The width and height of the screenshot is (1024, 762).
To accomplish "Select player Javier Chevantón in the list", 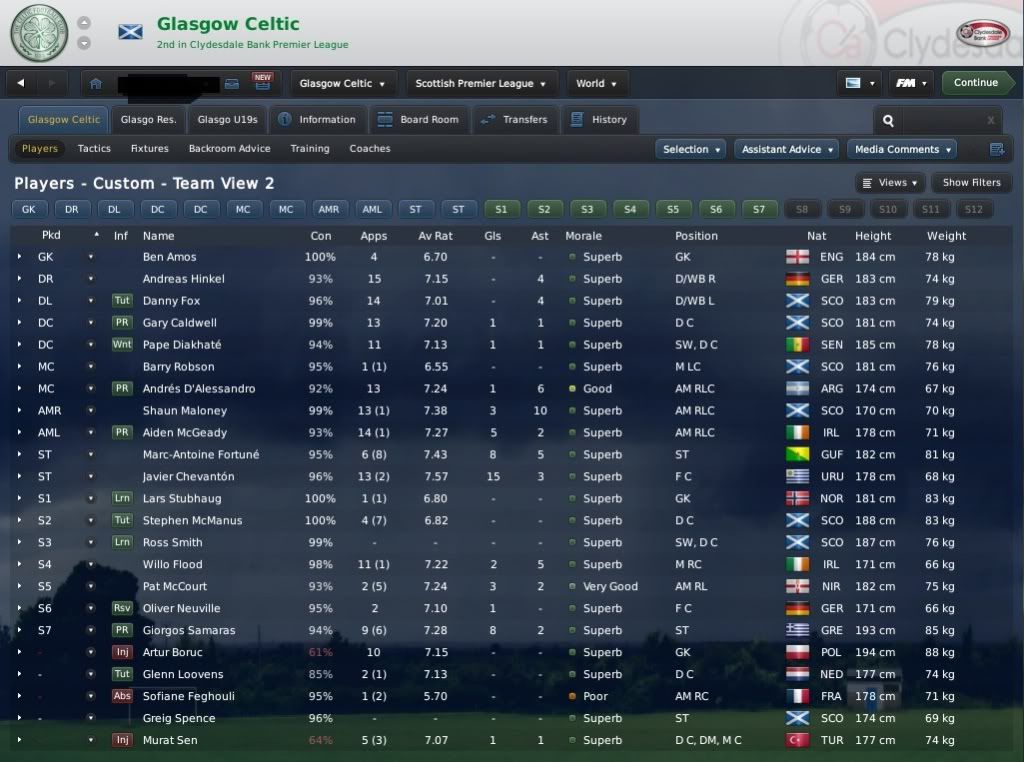I will click(187, 477).
